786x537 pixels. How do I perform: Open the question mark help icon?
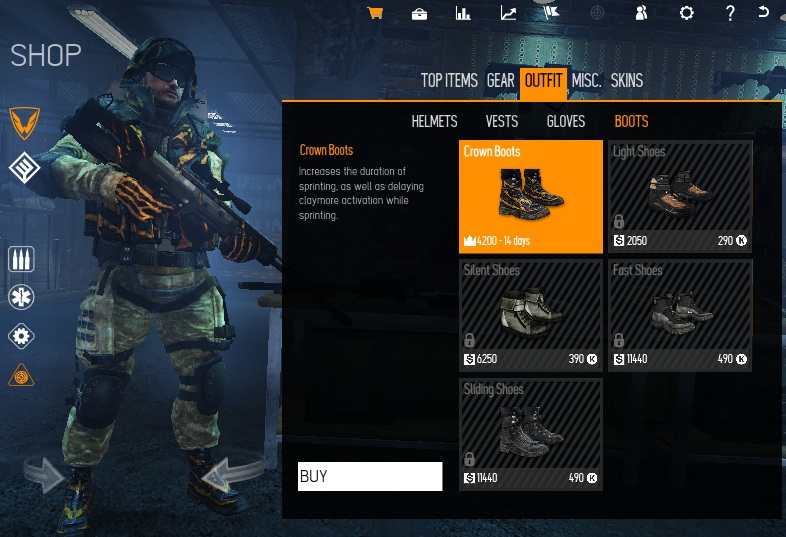pyautogui.click(x=730, y=13)
